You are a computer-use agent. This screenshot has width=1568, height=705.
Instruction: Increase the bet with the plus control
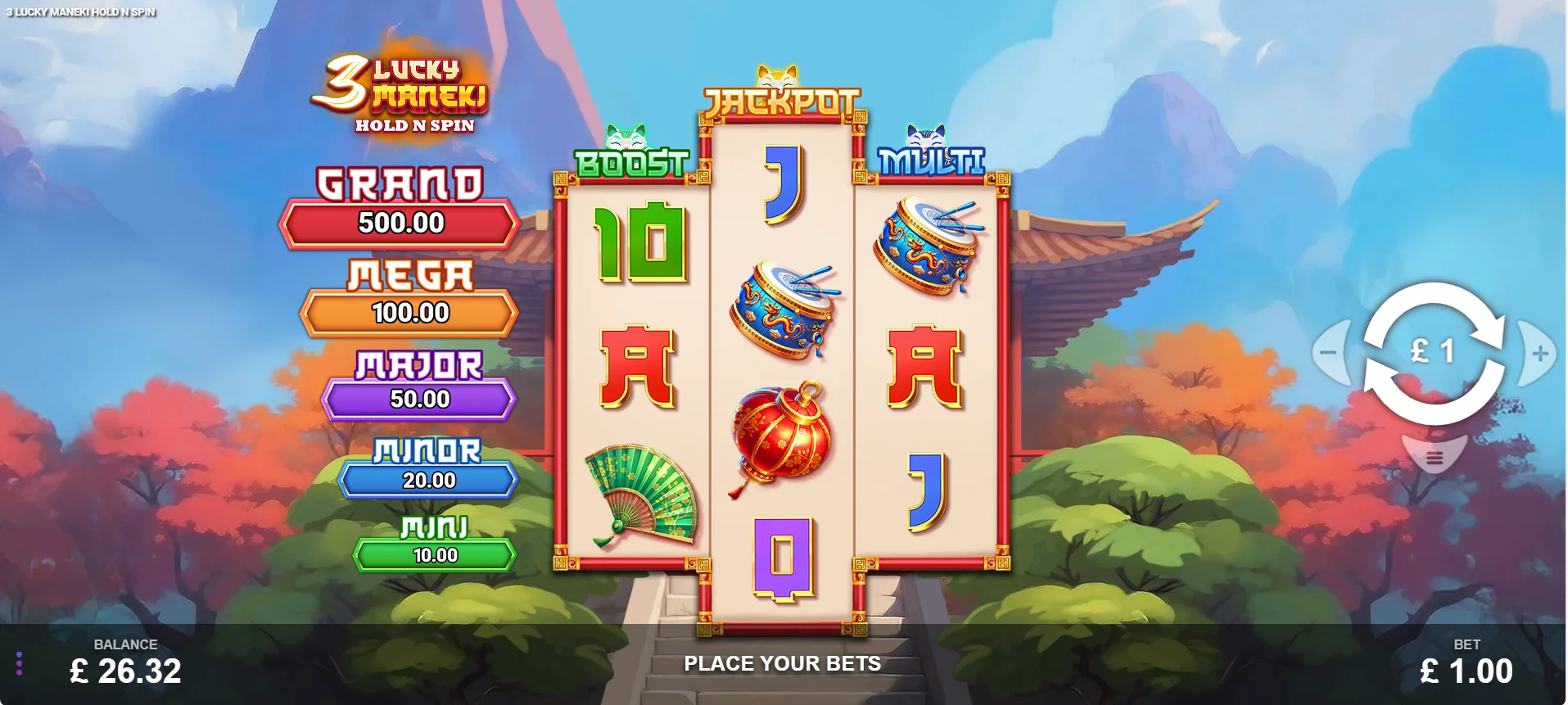pos(1541,352)
